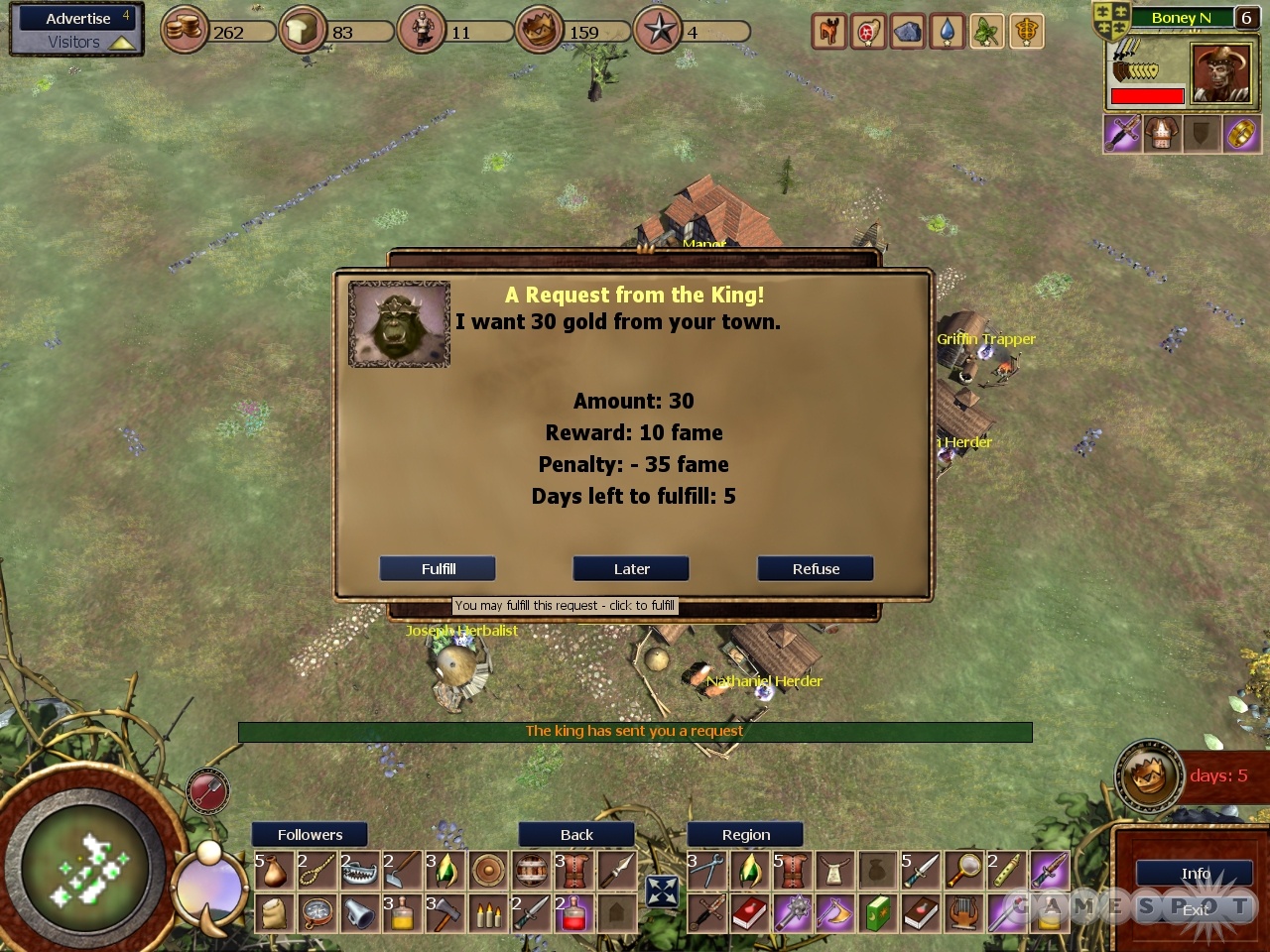
Task: Fulfill the king's gold request
Action: click(438, 568)
